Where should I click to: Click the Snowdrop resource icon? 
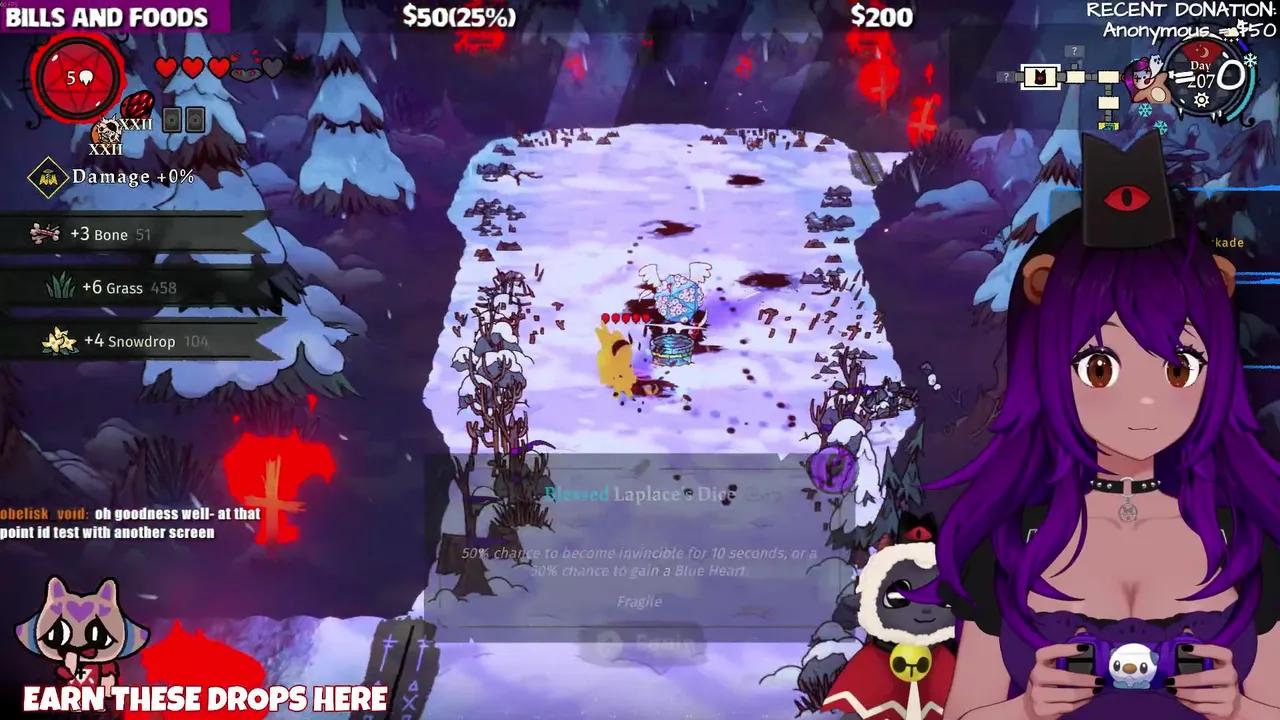[x=58, y=340]
